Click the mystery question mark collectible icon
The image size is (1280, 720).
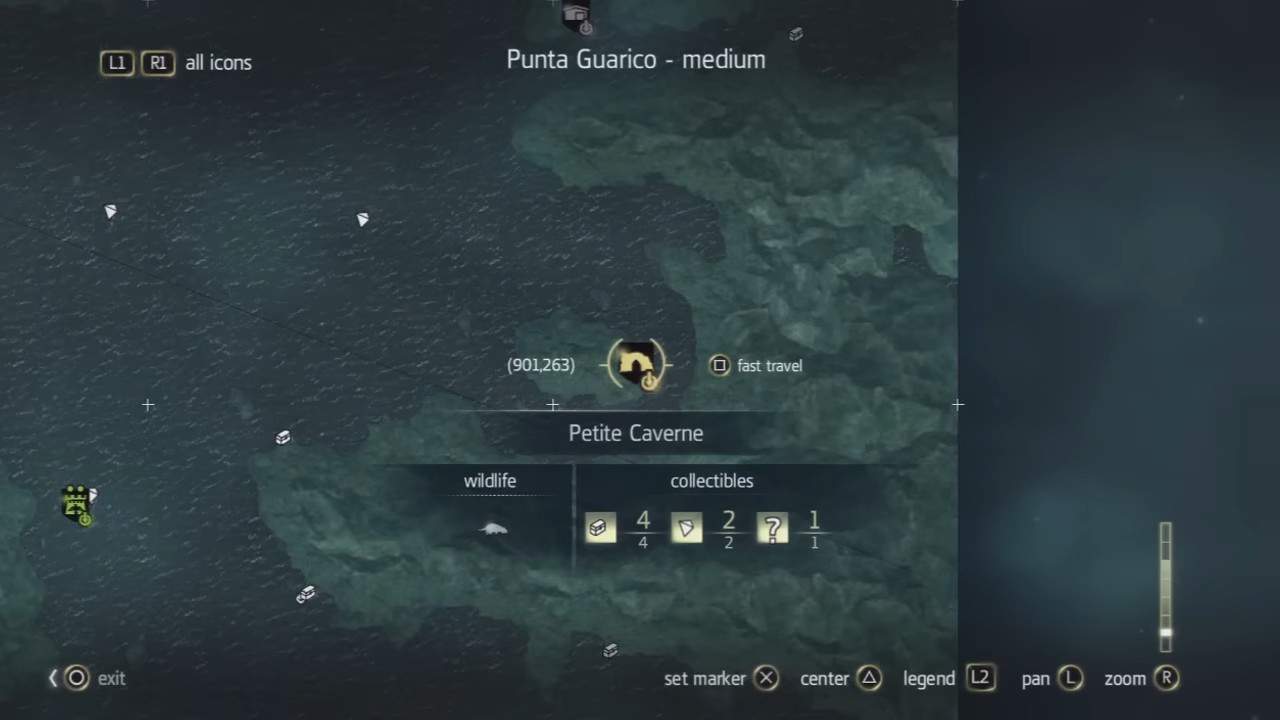772,528
